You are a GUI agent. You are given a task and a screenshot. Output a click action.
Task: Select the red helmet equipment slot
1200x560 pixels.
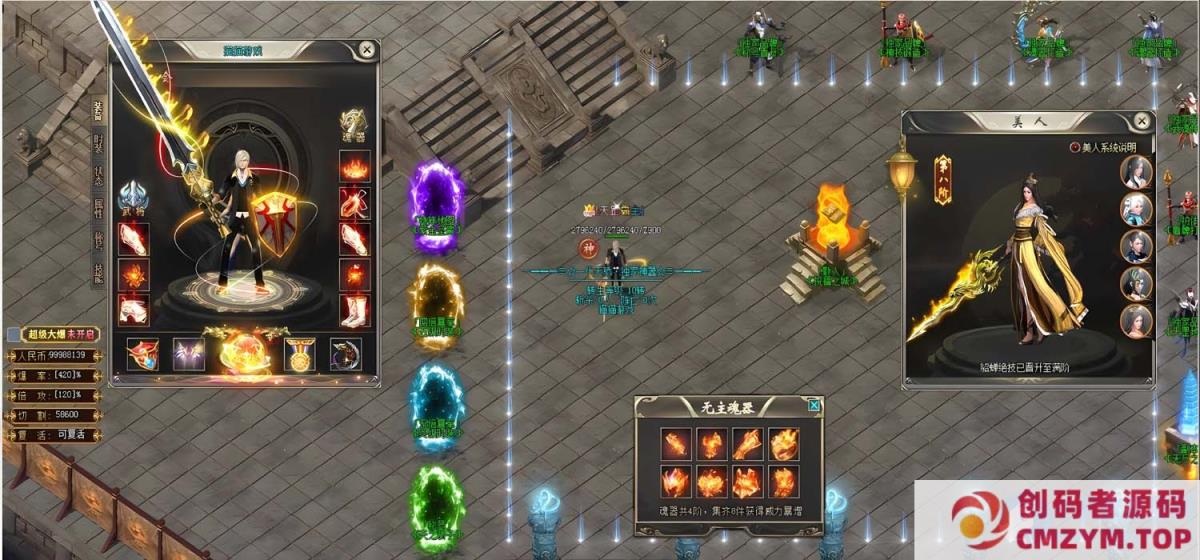[143, 354]
